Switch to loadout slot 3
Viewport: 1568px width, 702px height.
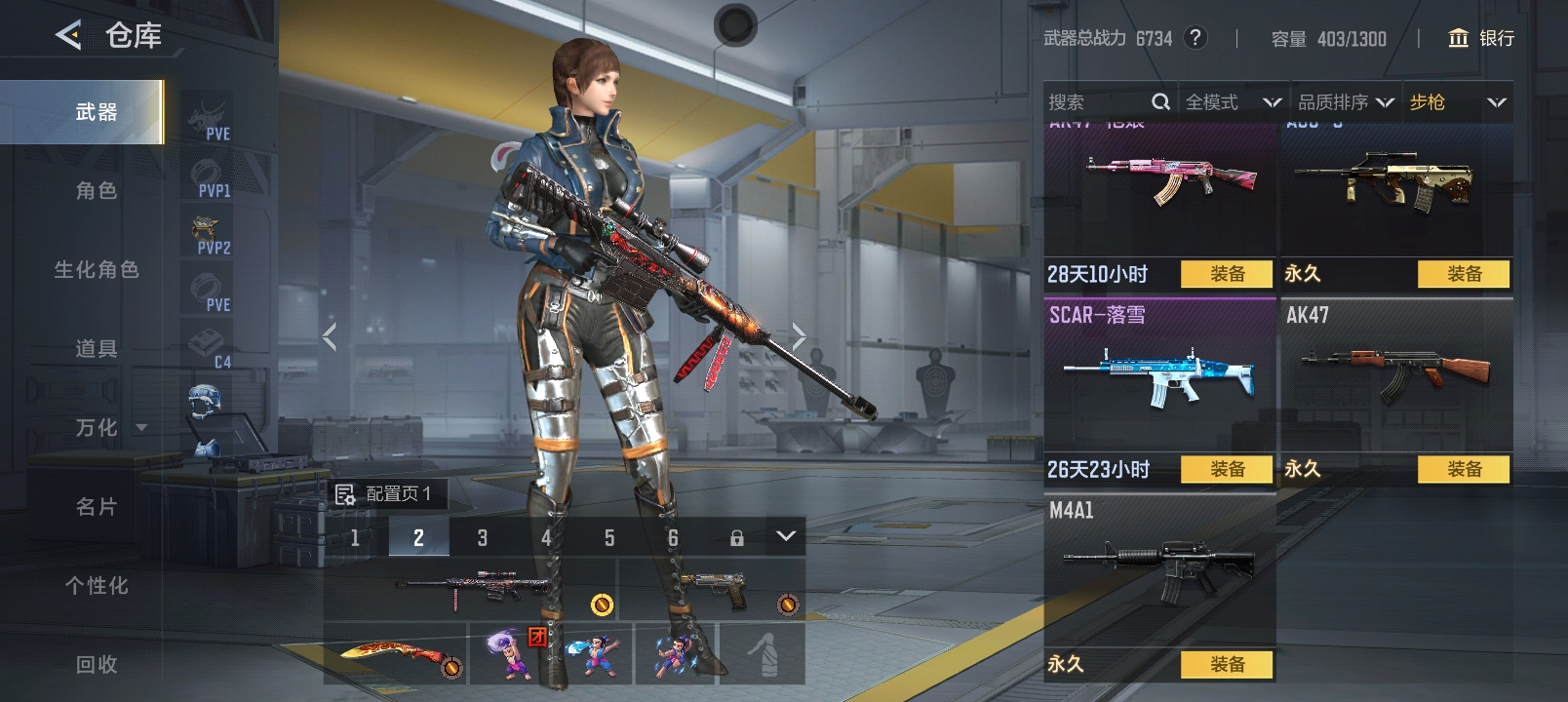[x=482, y=537]
